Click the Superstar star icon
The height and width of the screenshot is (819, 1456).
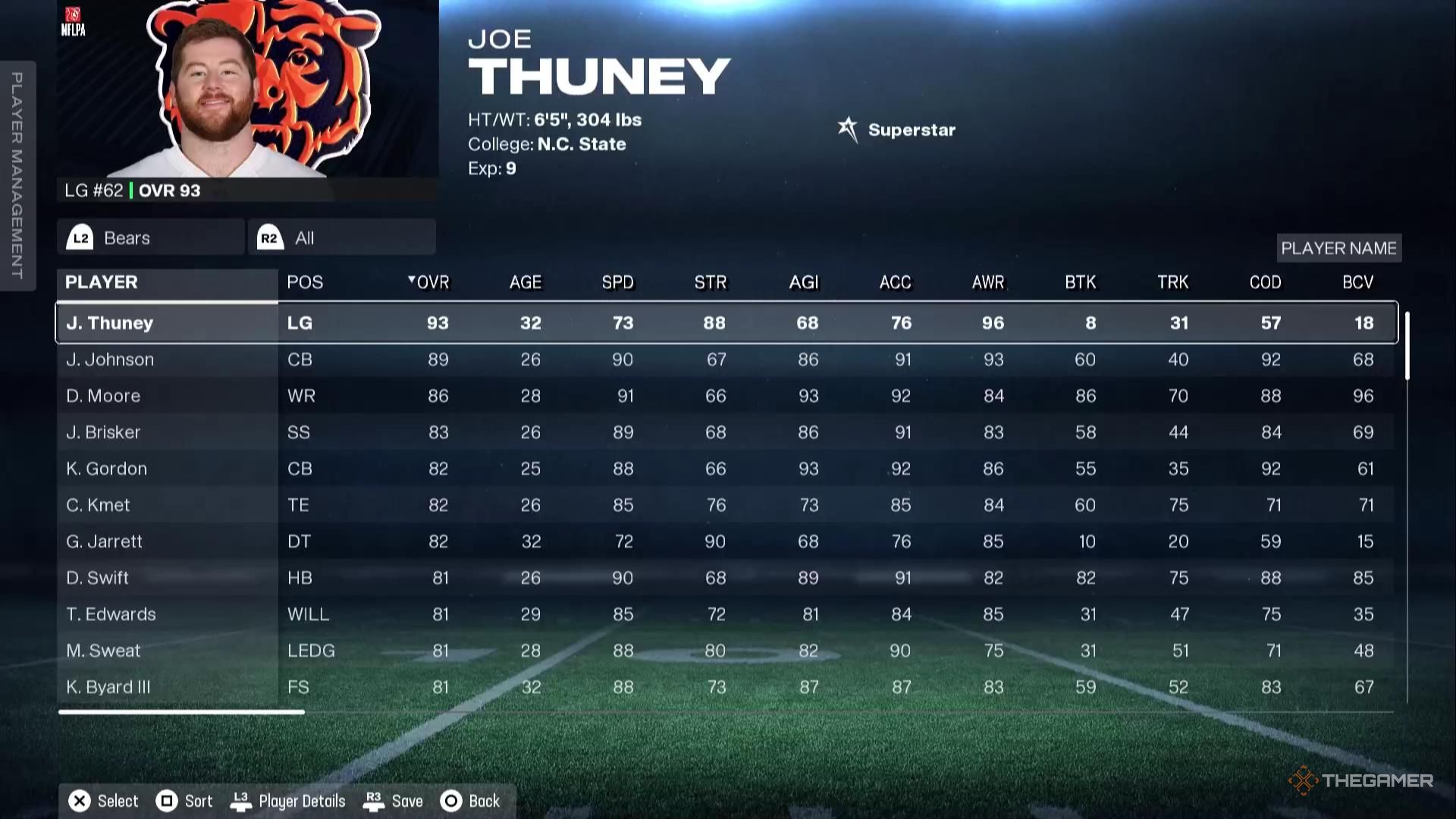pyautogui.click(x=847, y=127)
